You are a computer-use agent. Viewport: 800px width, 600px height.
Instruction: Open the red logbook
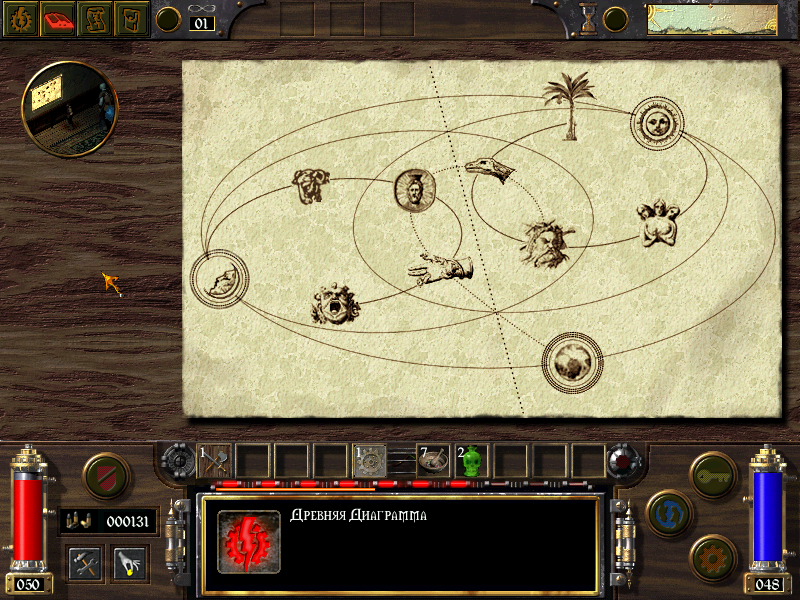(58, 19)
